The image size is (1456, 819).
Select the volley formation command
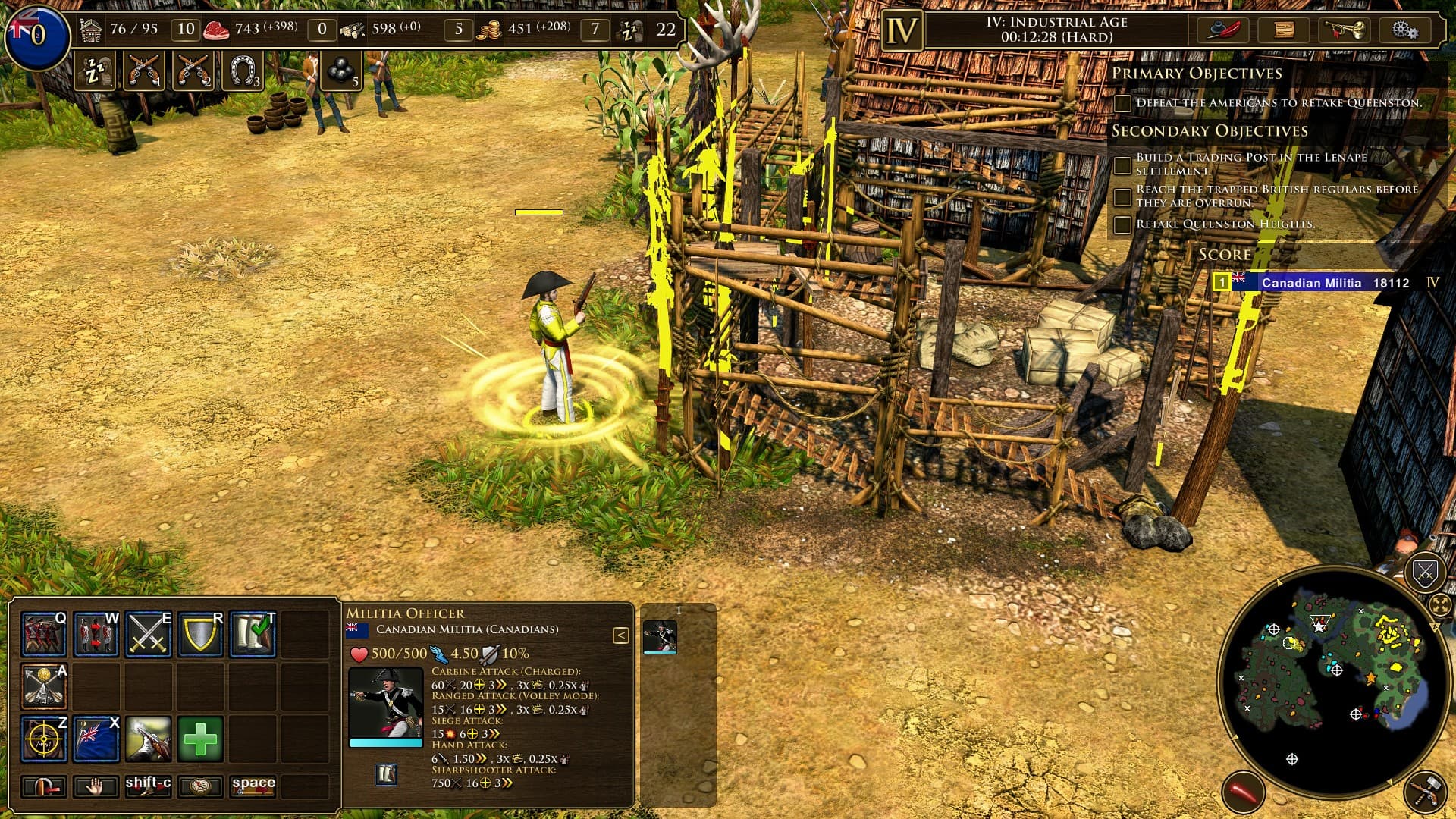[x=43, y=634]
